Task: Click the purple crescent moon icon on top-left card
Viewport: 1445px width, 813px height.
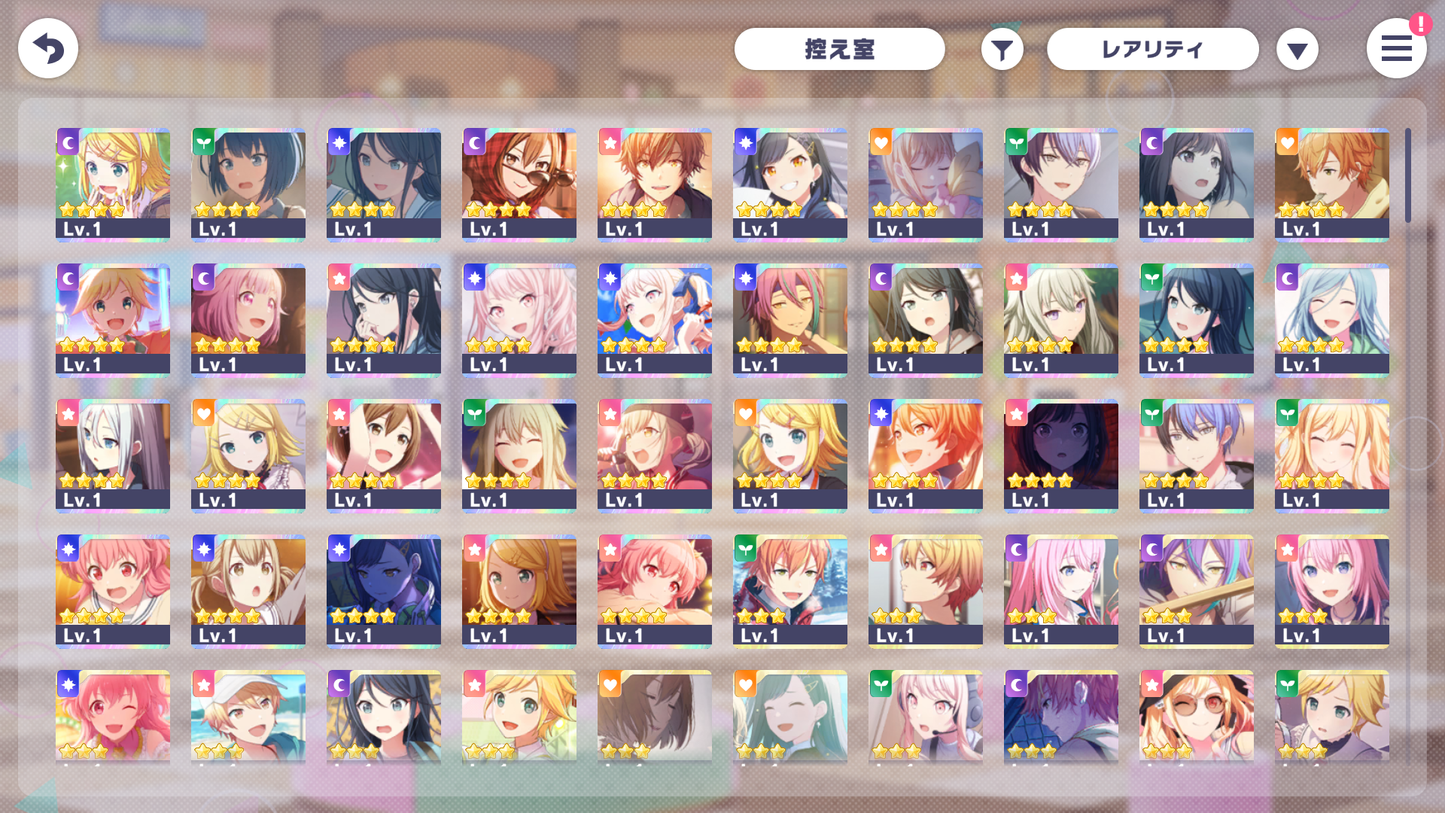Action: click(x=66, y=141)
